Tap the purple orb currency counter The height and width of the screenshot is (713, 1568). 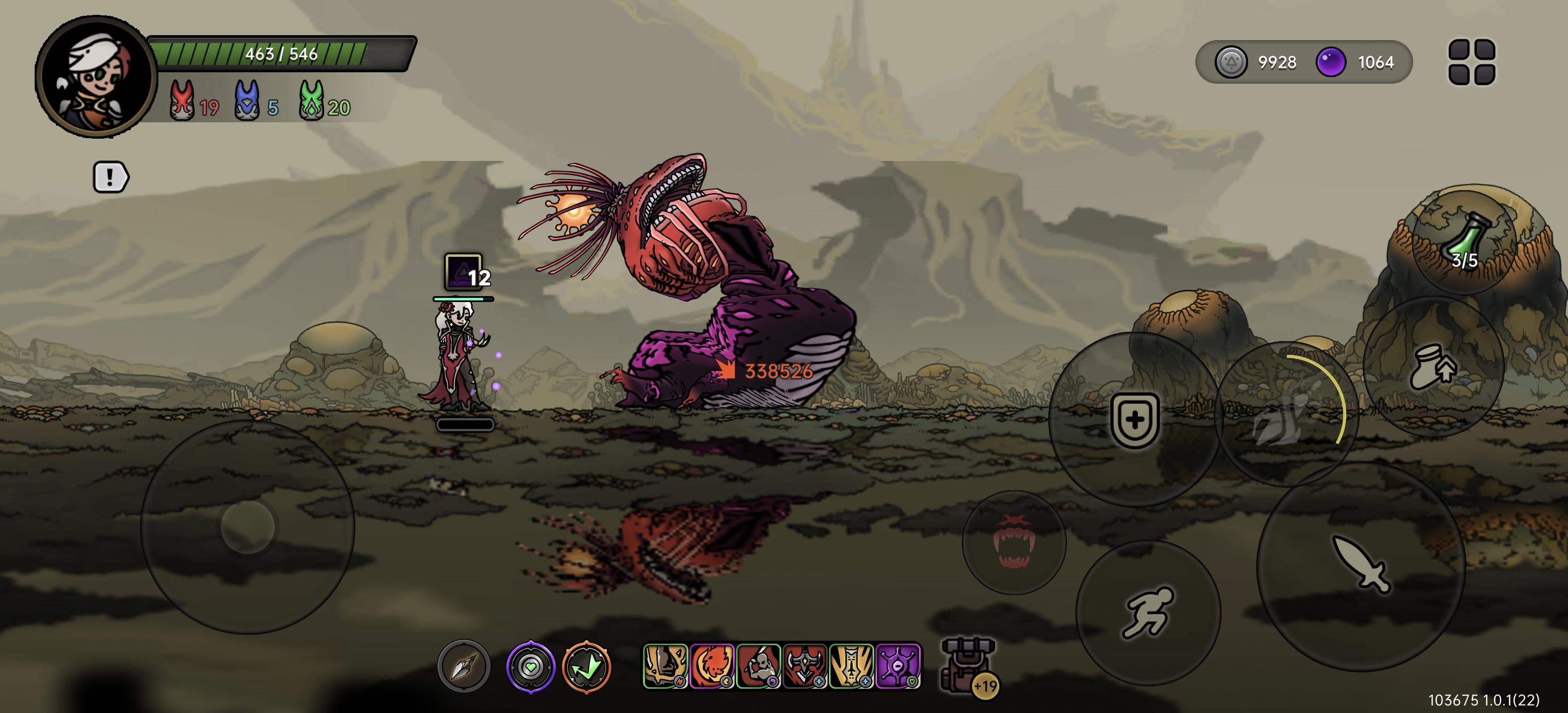(x=1356, y=62)
